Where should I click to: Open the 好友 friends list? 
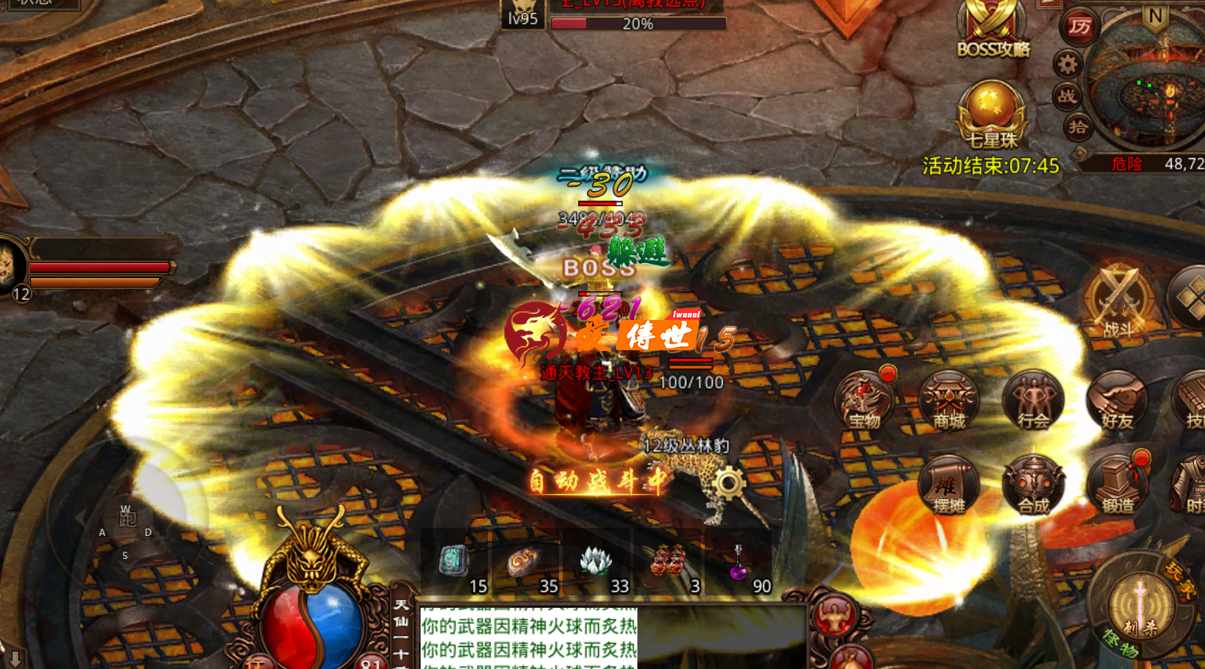point(1116,400)
